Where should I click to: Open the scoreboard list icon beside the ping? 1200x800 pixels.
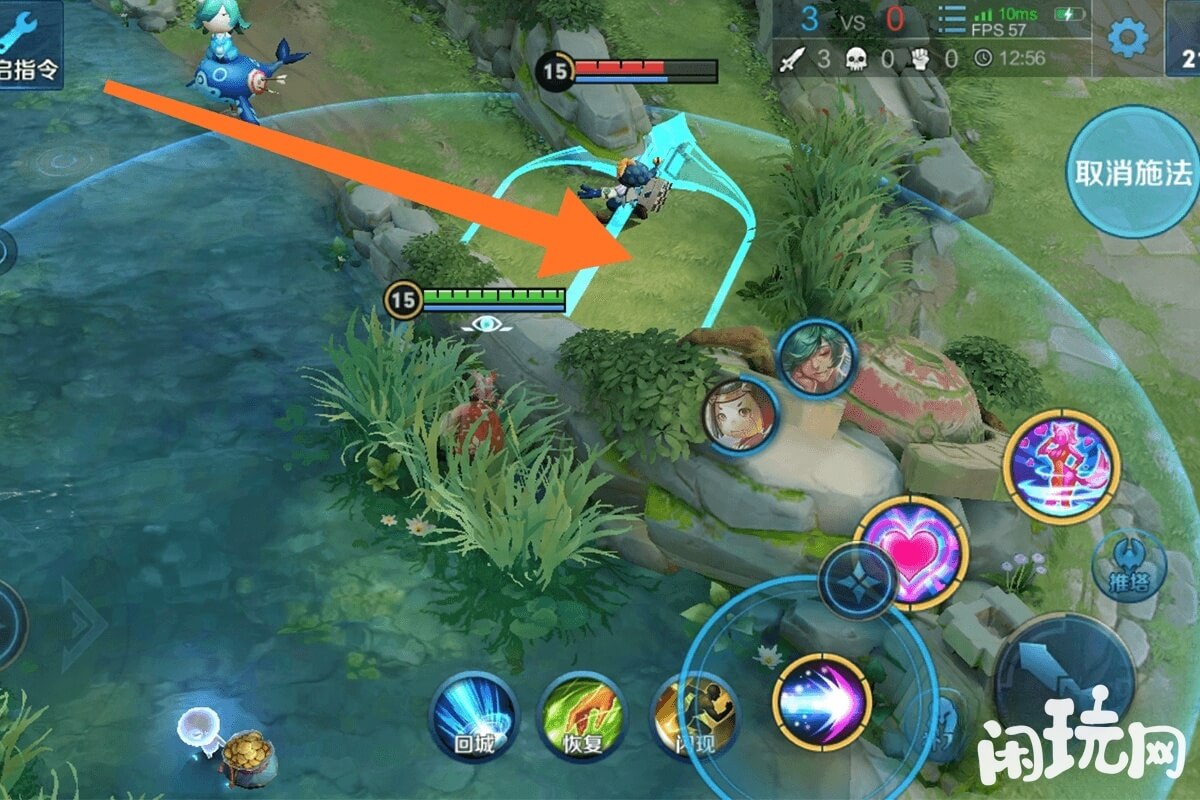click(951, 22)
